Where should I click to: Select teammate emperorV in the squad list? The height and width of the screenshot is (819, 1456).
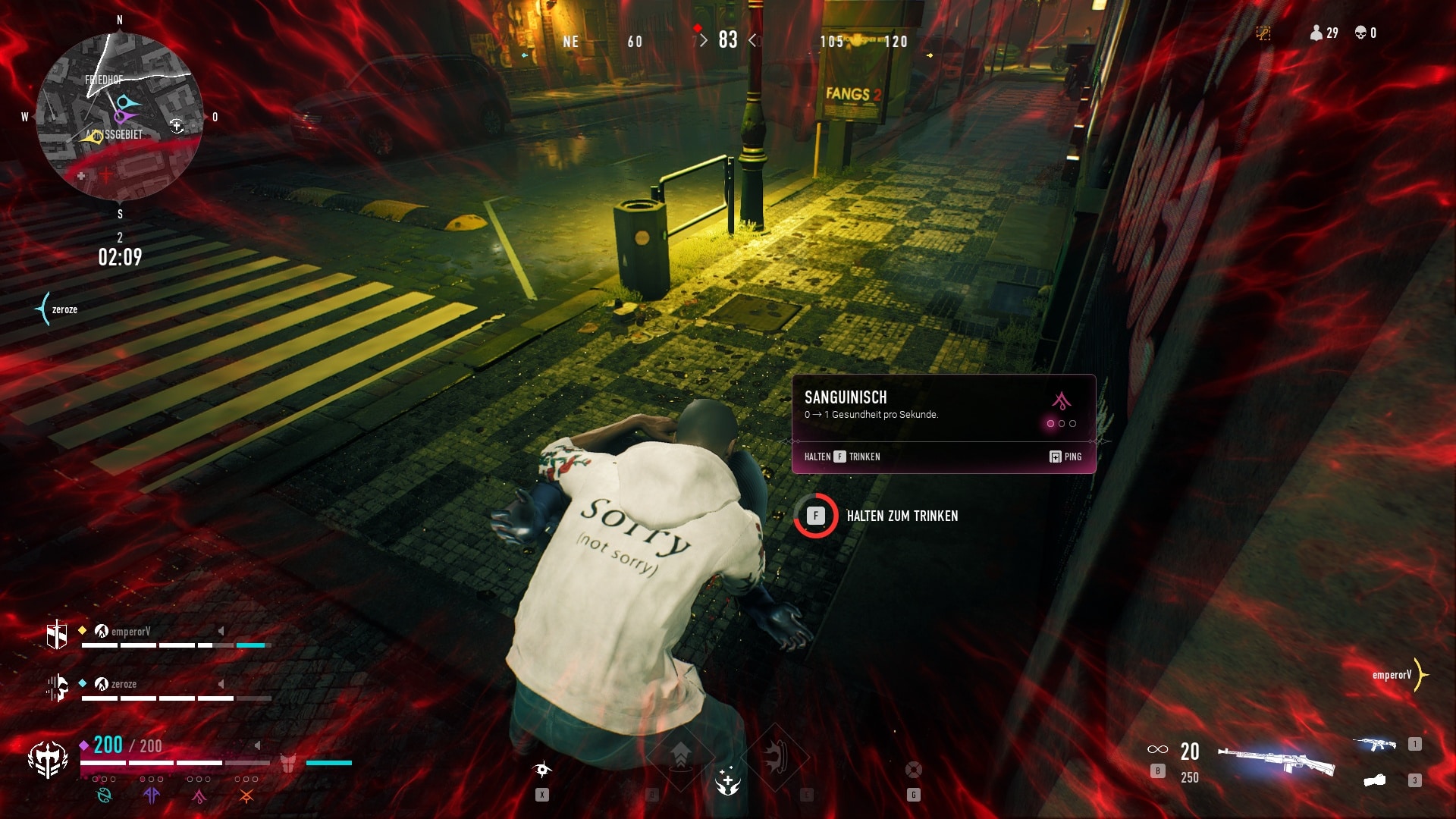pos(130,631)
